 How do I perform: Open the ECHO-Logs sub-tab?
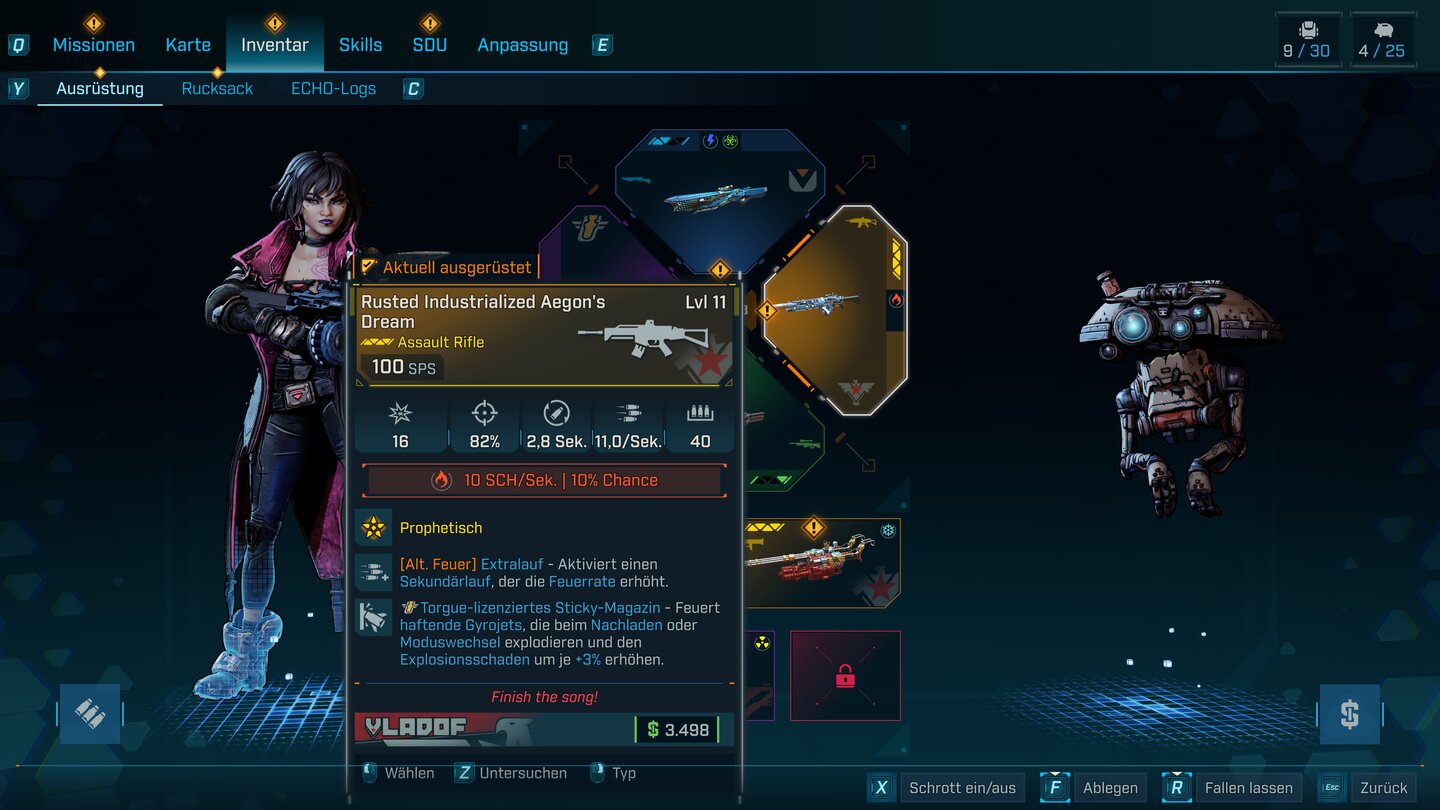[x=333, y=88]
